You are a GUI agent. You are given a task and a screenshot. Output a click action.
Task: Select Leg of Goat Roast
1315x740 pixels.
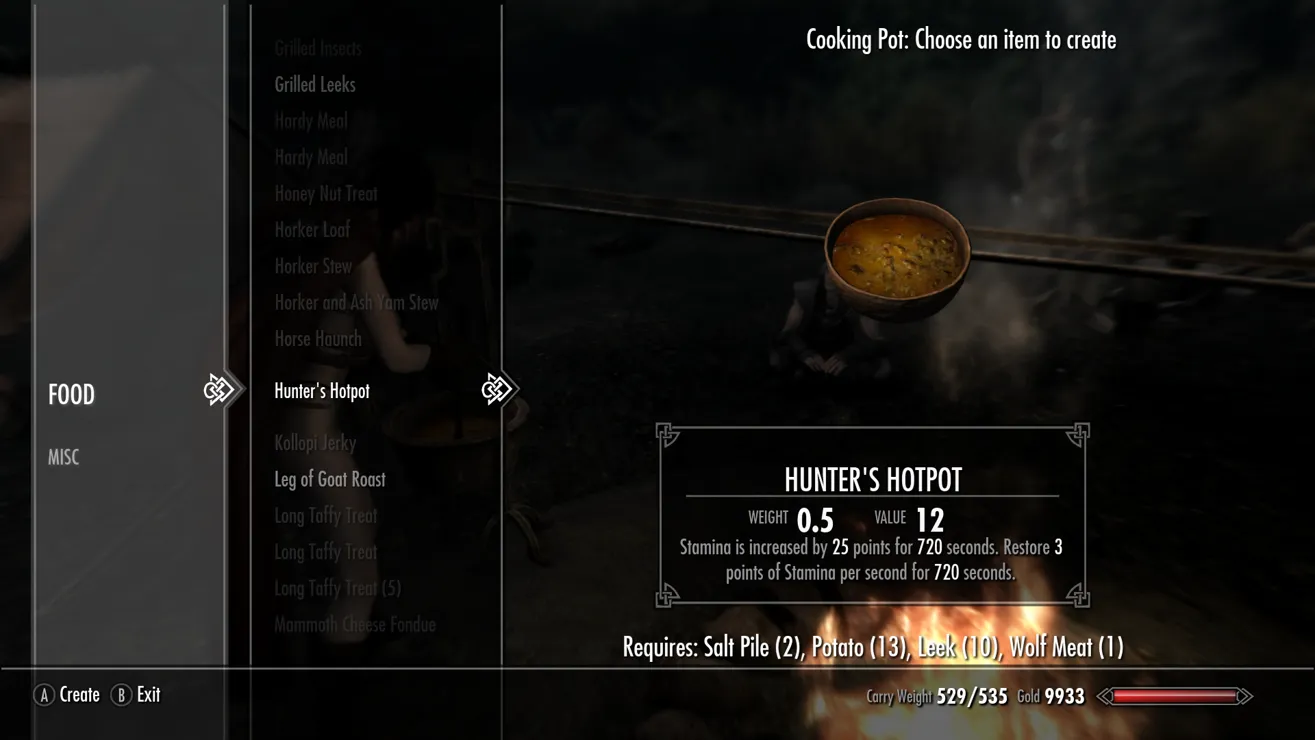[x=330, y=479]
